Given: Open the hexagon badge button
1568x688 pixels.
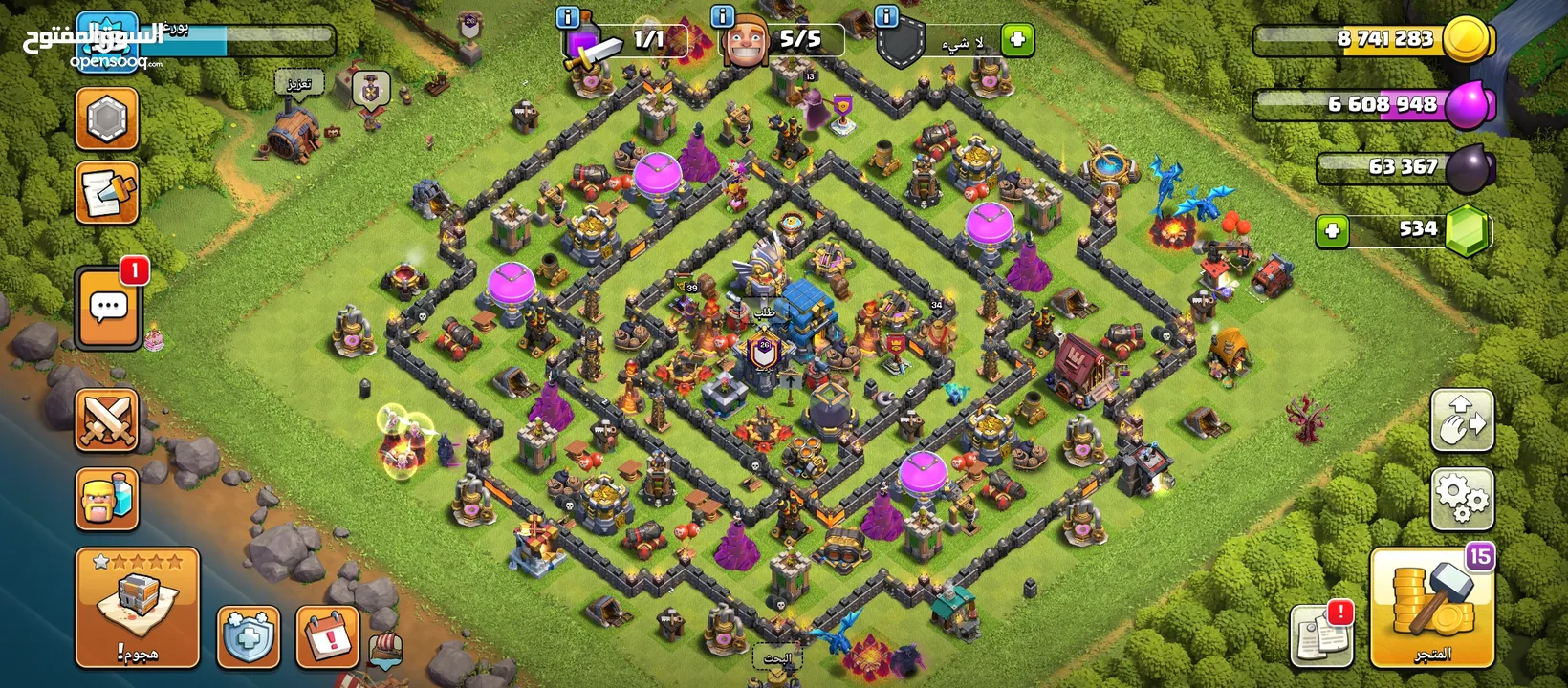Looking at the screenshot, I should click(x=107, y=119).
